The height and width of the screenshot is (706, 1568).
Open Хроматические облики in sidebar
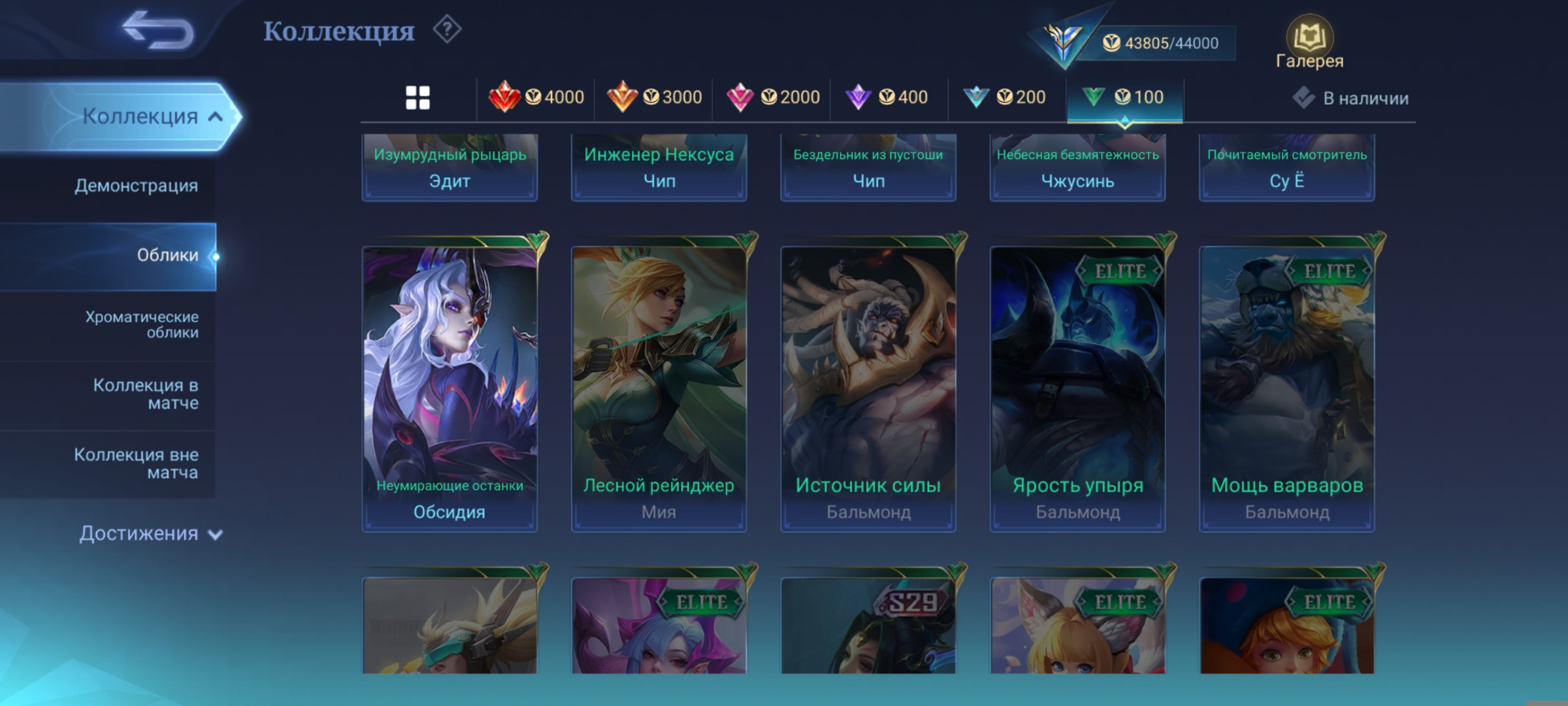pyautogui.click(x=142, y=324)
